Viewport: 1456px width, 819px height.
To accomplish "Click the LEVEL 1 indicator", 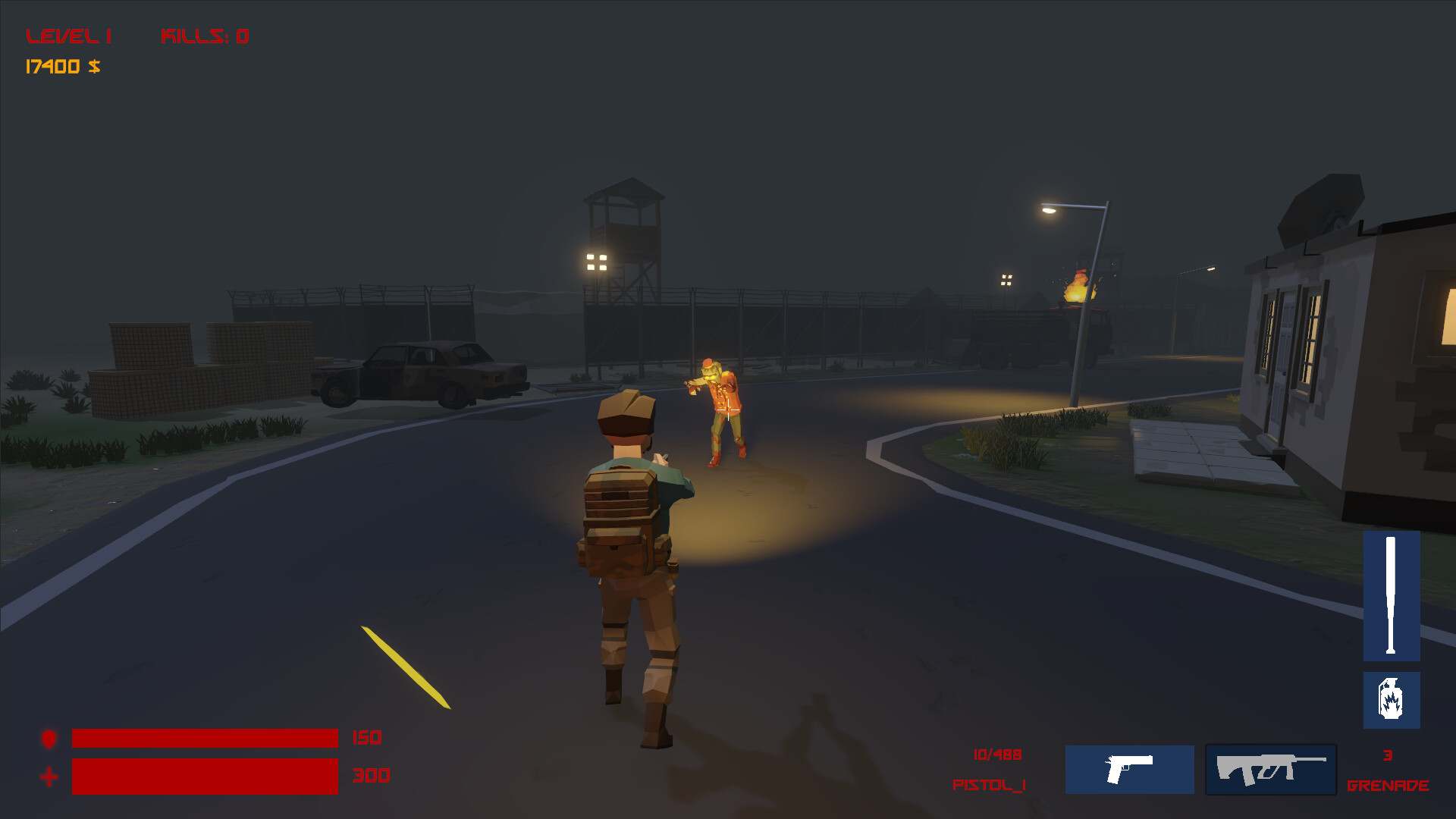I will click(x=68, y=35).
